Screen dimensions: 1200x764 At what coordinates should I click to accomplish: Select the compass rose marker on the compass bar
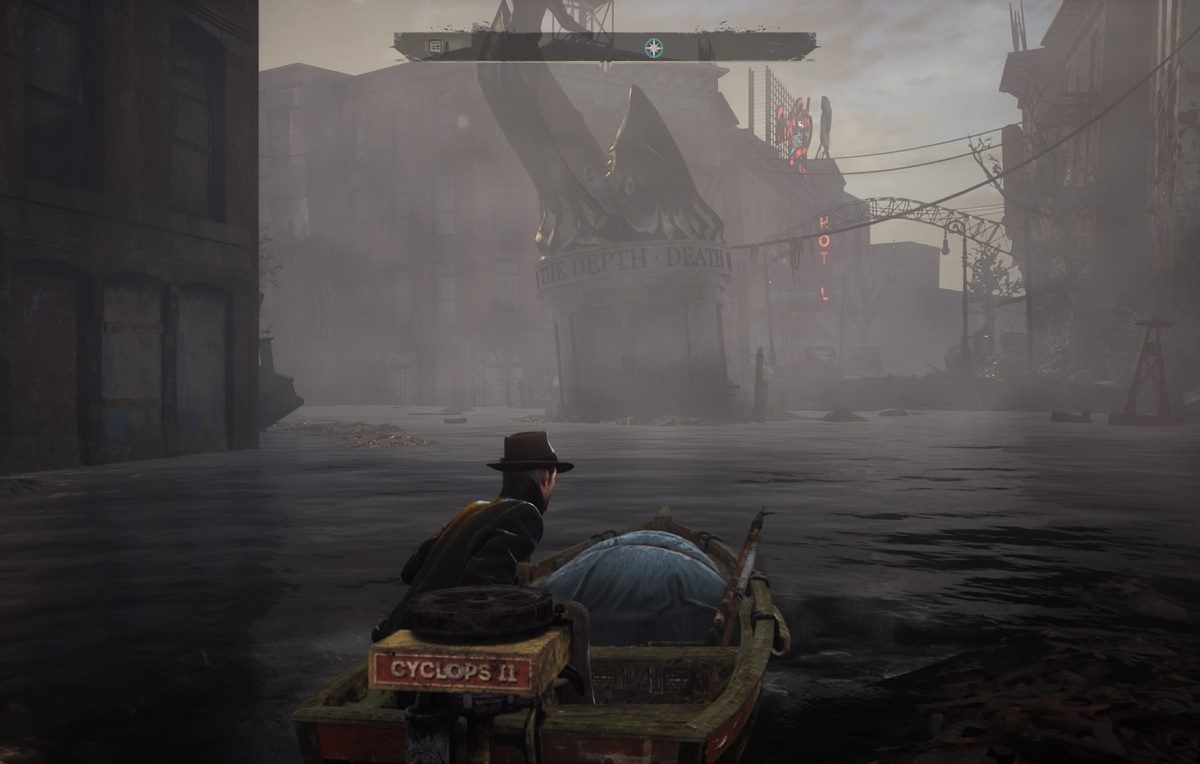[x=653, y=47]
